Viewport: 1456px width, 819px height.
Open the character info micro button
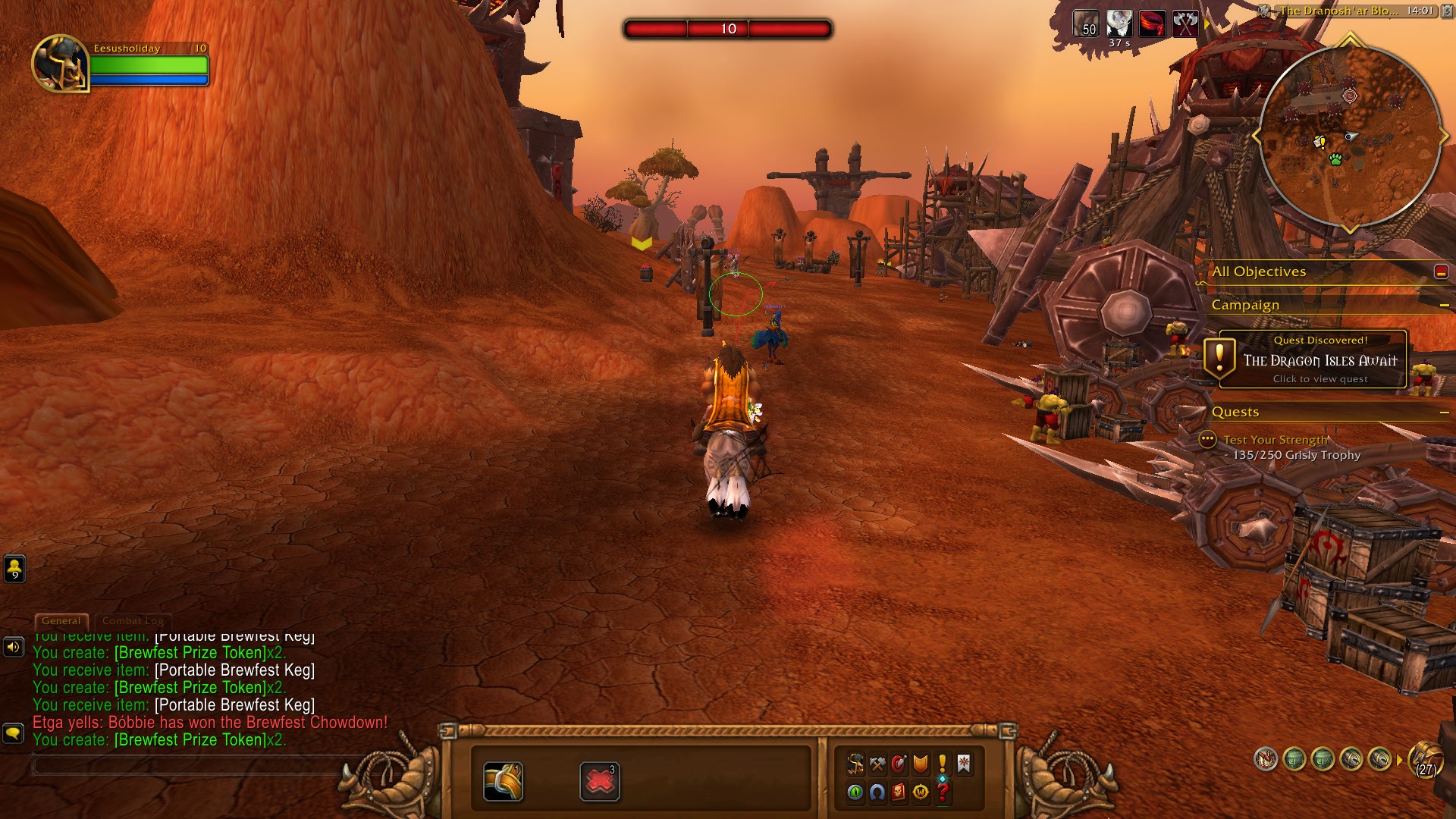point(855,764)
